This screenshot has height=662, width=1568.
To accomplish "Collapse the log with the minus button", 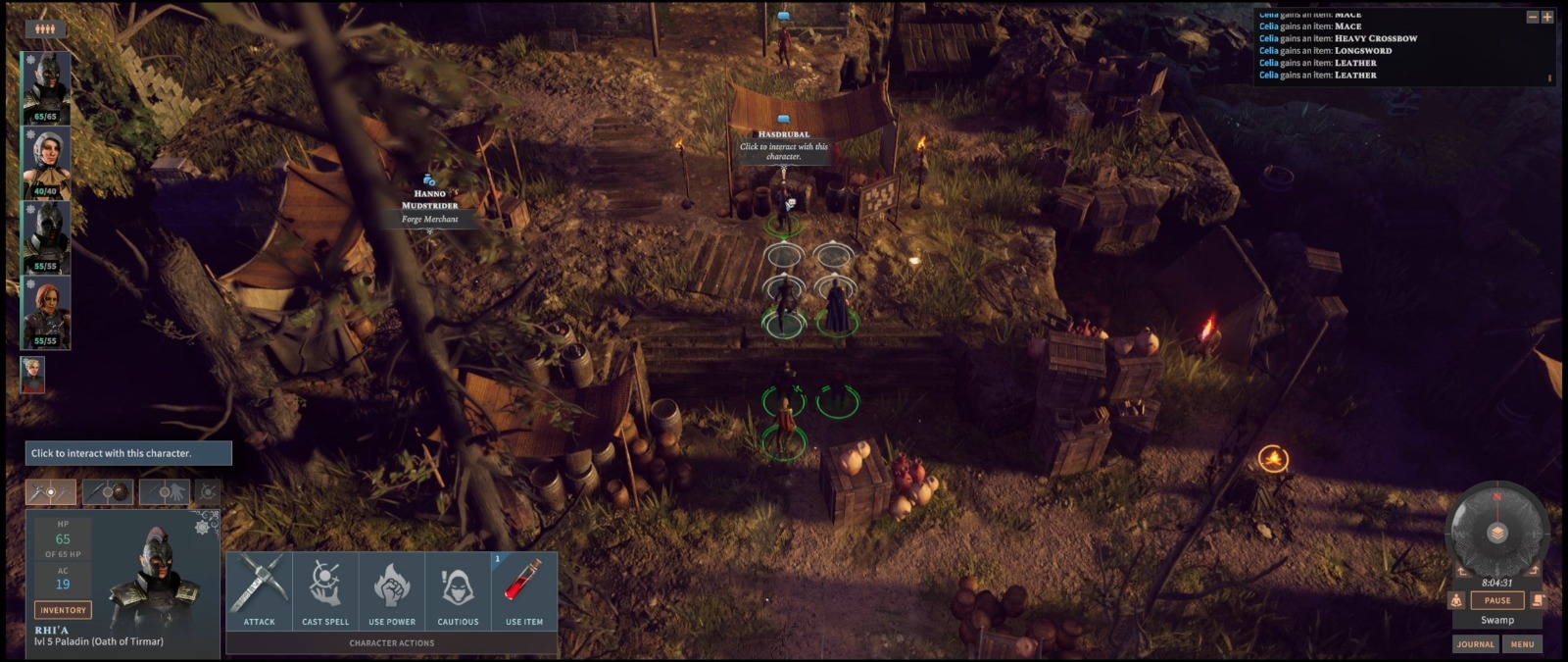I will coord(1533,17).
